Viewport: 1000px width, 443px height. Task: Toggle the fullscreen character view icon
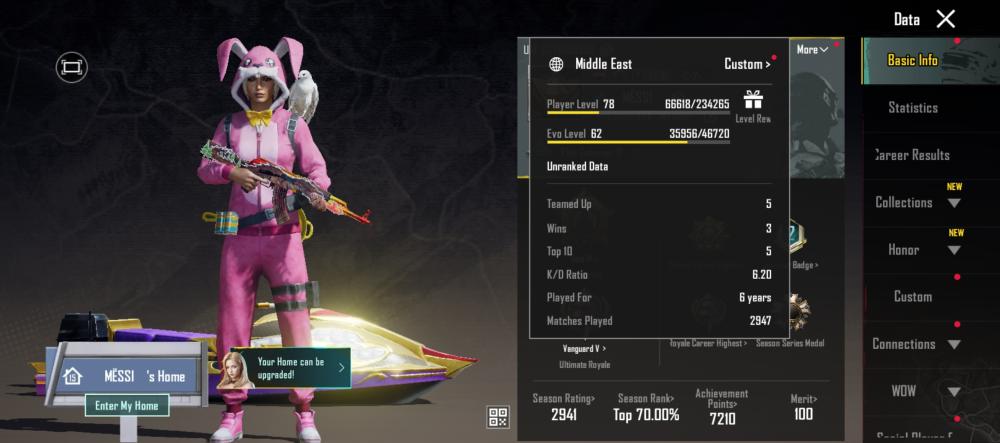tap(72, 67)
